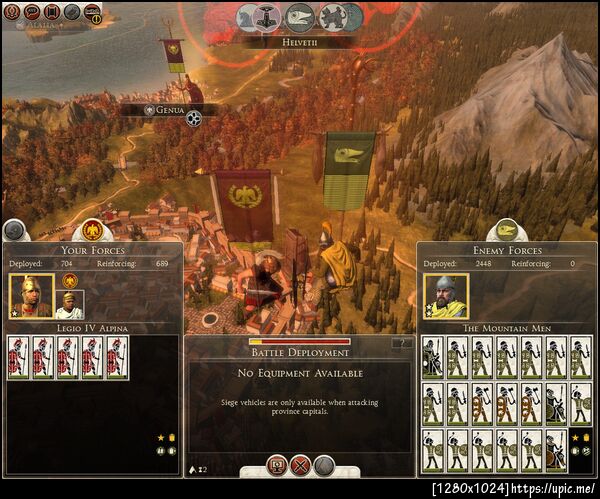Screen dimensions: 600x499
Task: Select the first unit card in Legio IV Alpina
Action: (x=17, y=357)
